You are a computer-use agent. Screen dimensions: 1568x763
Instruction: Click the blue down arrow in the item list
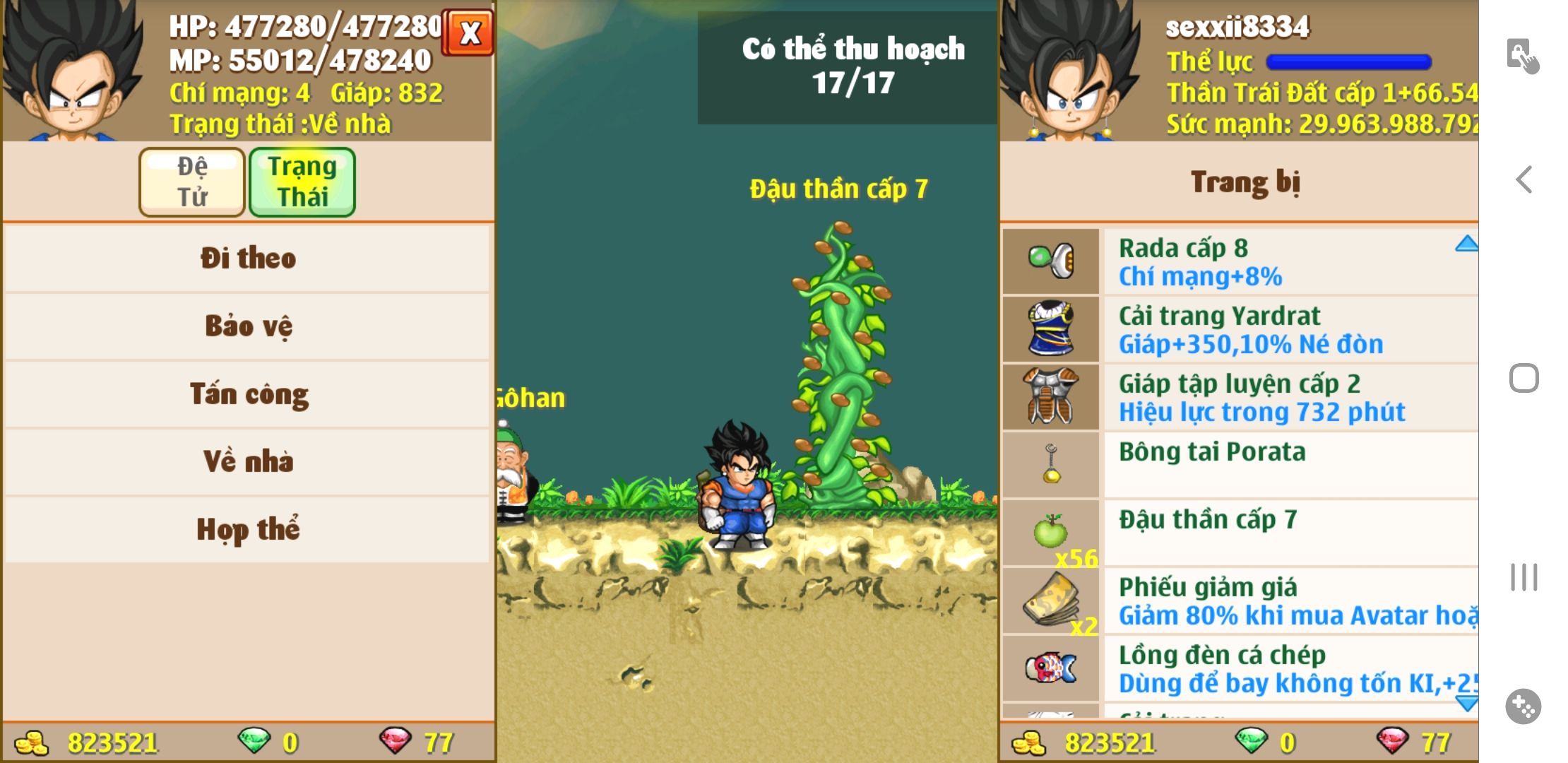pos(1466,703)
